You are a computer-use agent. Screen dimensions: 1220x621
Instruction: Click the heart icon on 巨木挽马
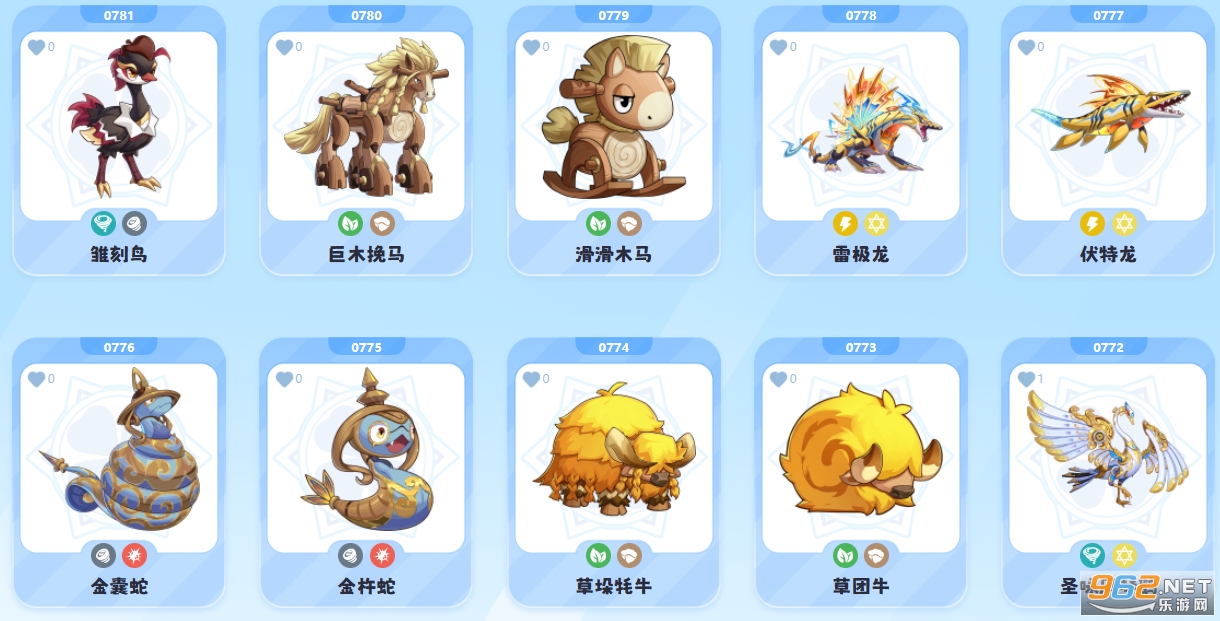(283, 47)
